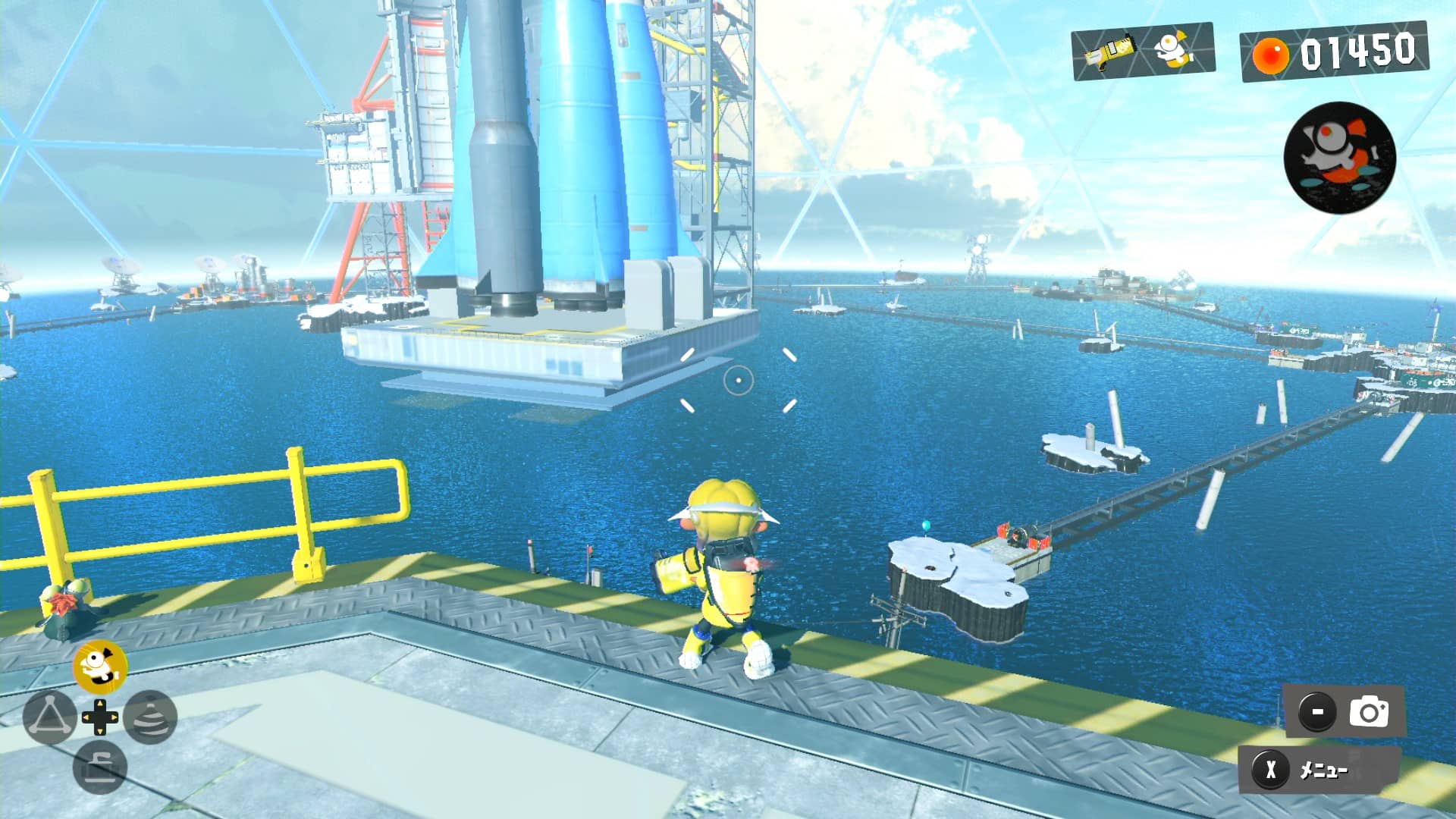Select the grey stamp icon below the d-pad
1456x819 pixels.
coord(100,767)
